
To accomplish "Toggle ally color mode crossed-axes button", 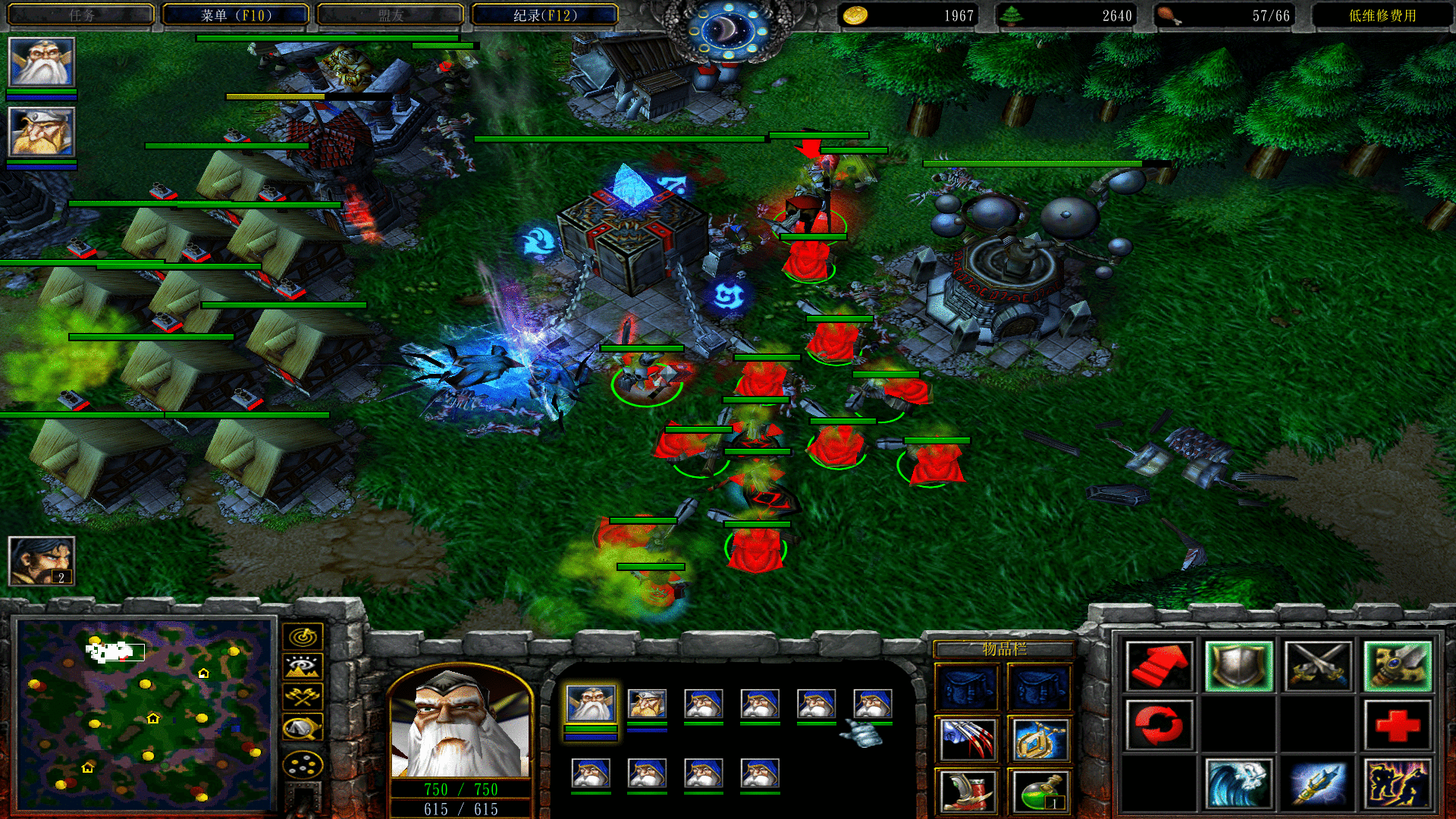I will coord(303,697).
